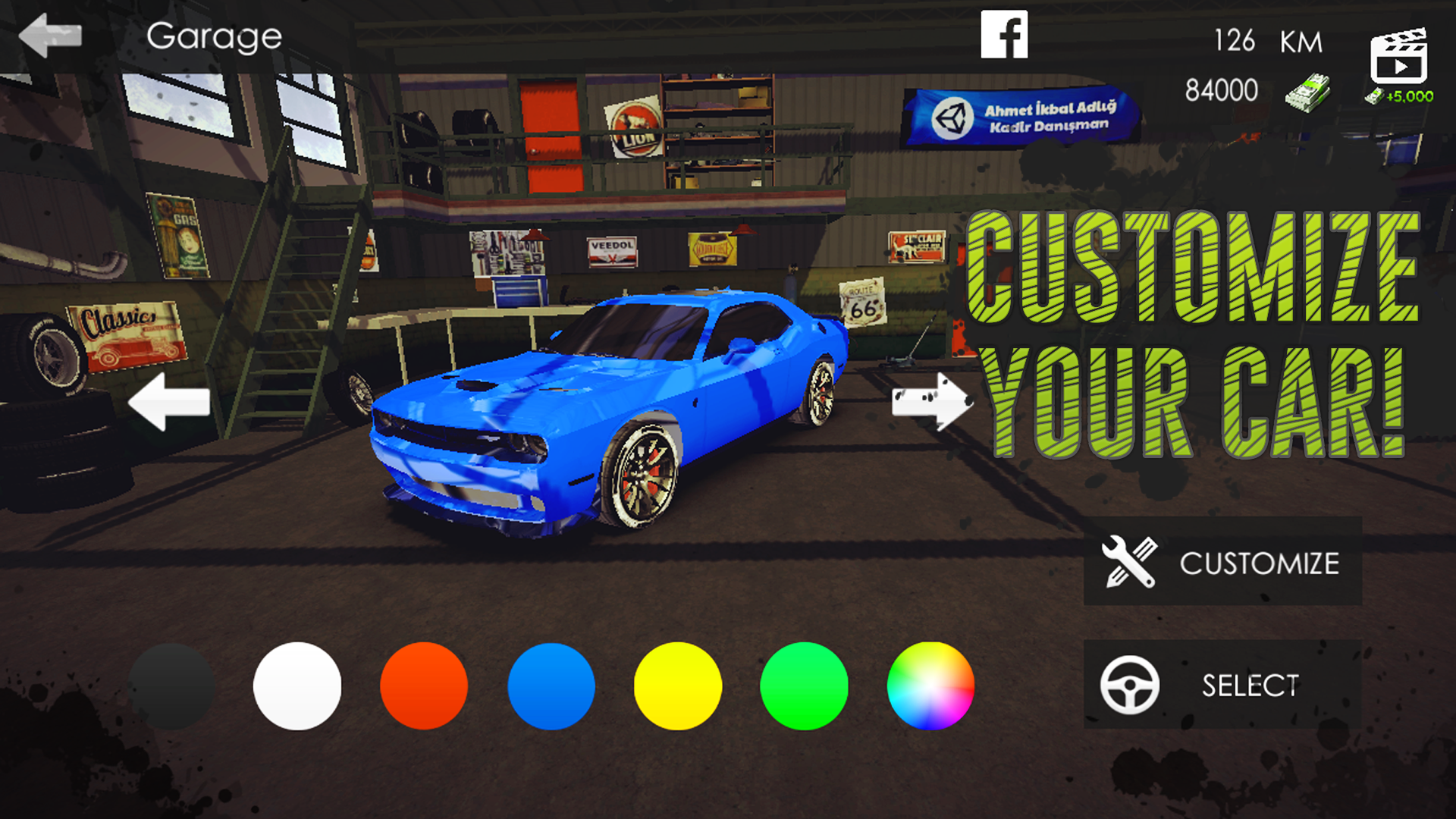
Task: Click the money stack currency icon
Action: (x=1310, y=91)
